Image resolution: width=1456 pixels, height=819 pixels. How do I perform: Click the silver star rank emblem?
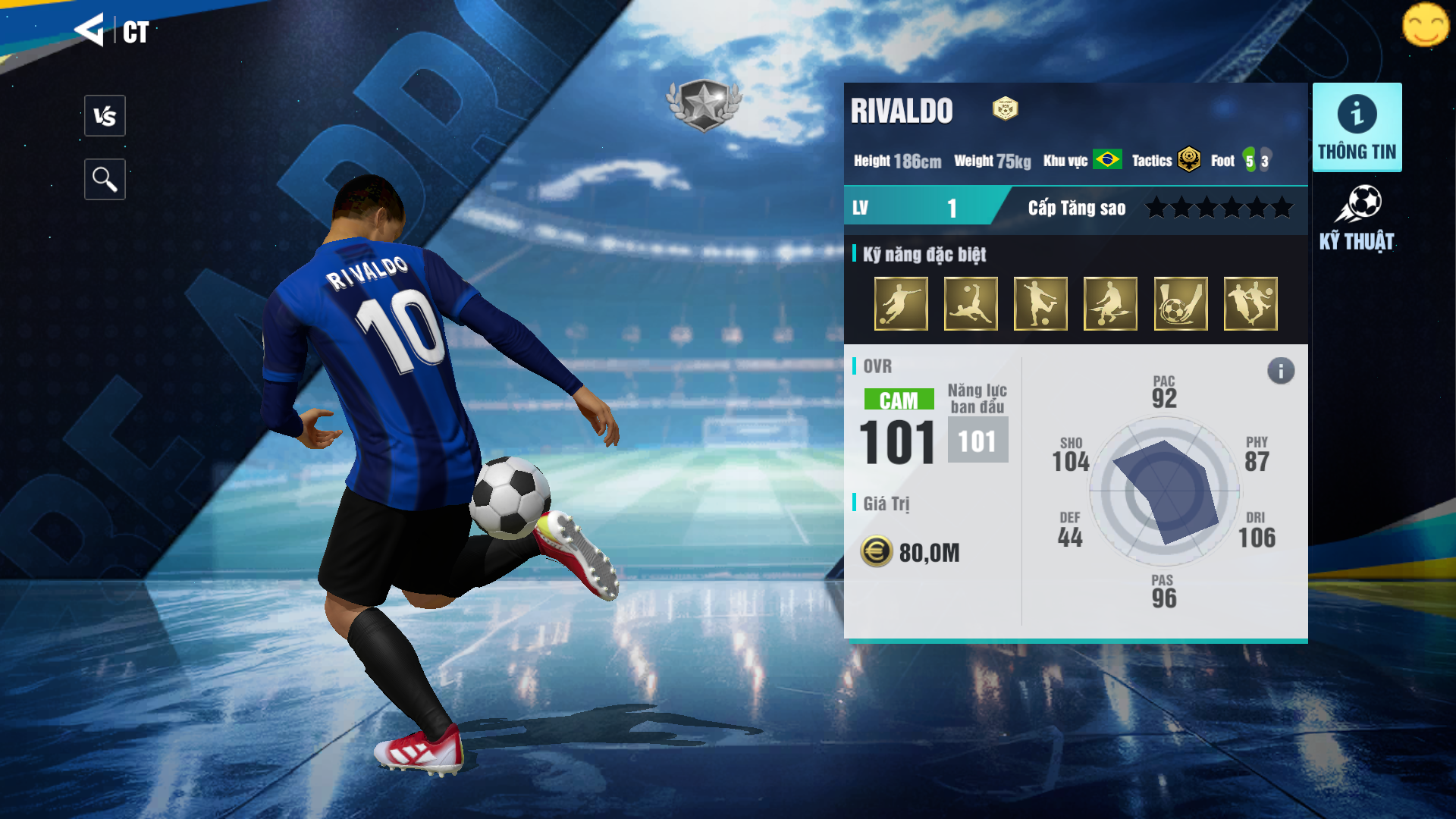(704, 105)
